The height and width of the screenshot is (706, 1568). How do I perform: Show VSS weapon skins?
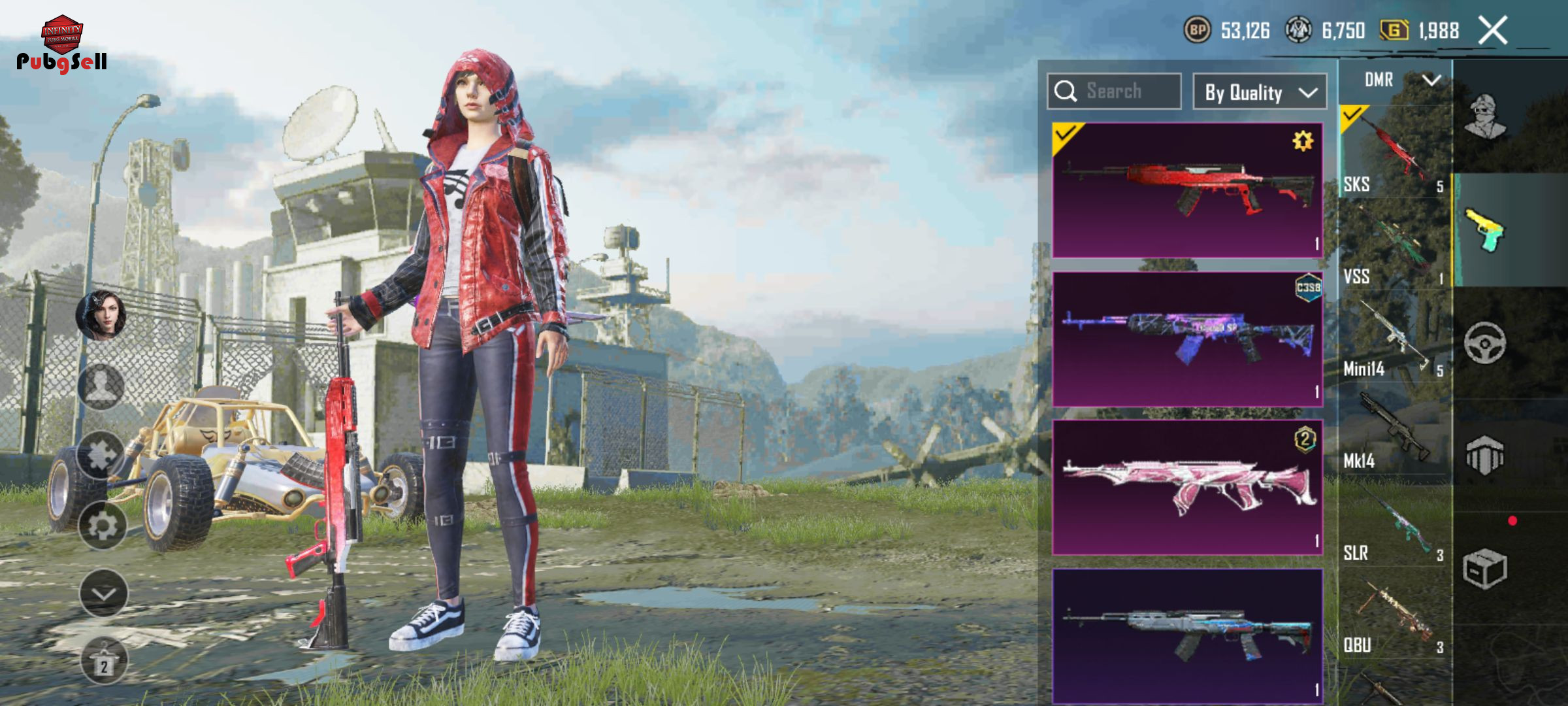pos(1394,245)
